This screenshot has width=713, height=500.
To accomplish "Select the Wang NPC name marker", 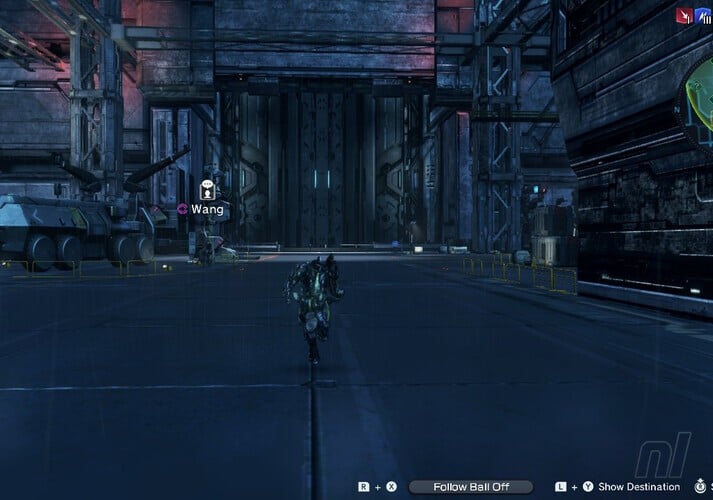I will [x=207, y=209].
